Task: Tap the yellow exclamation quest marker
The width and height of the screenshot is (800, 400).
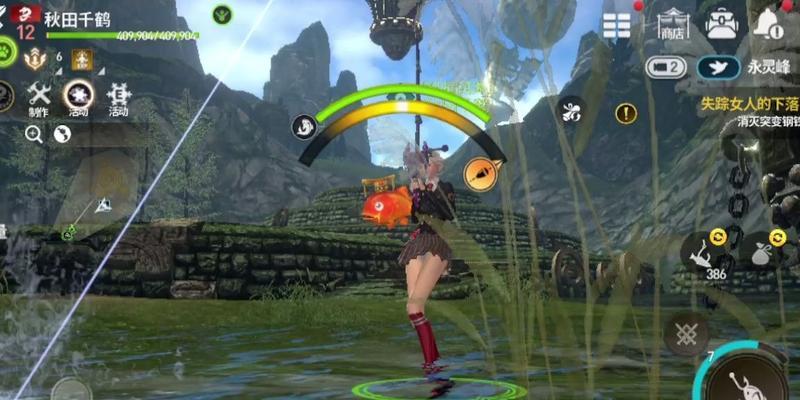Action: (626, 113)
